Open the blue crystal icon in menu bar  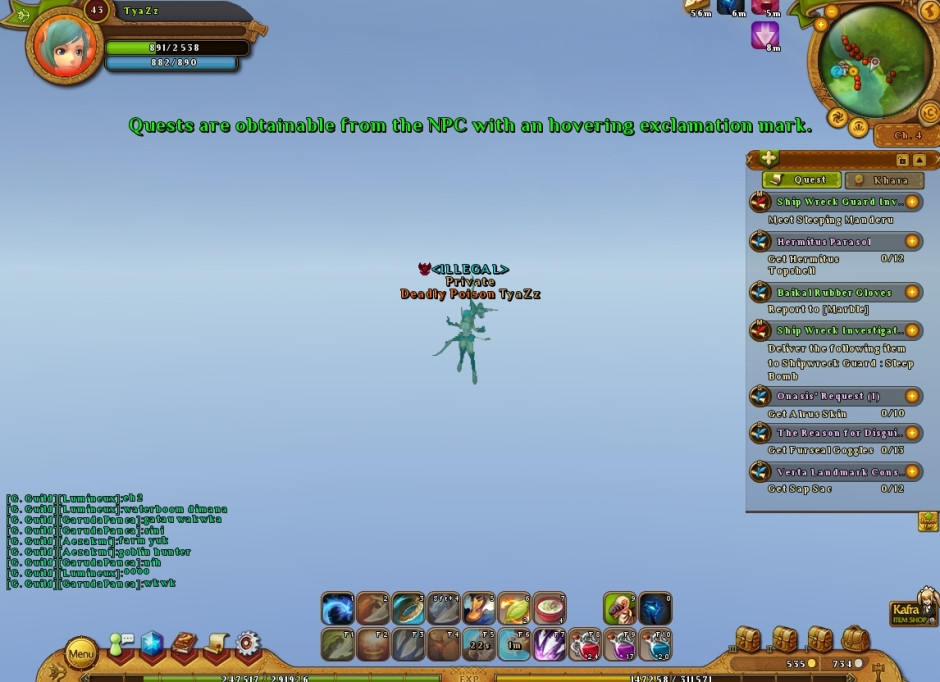pyautogui.click(x=152, y=643)
